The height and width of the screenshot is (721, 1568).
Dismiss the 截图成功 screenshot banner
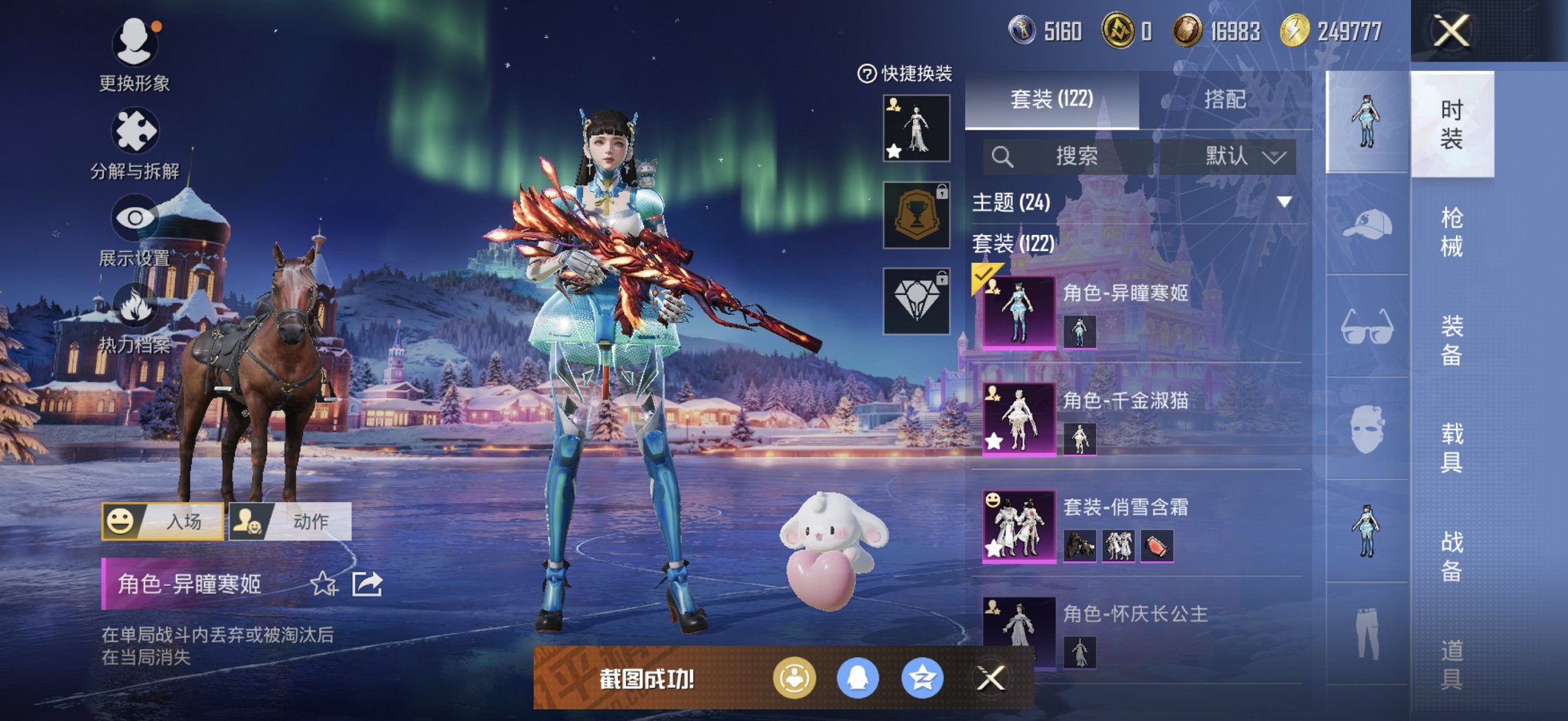pos(990,678)
